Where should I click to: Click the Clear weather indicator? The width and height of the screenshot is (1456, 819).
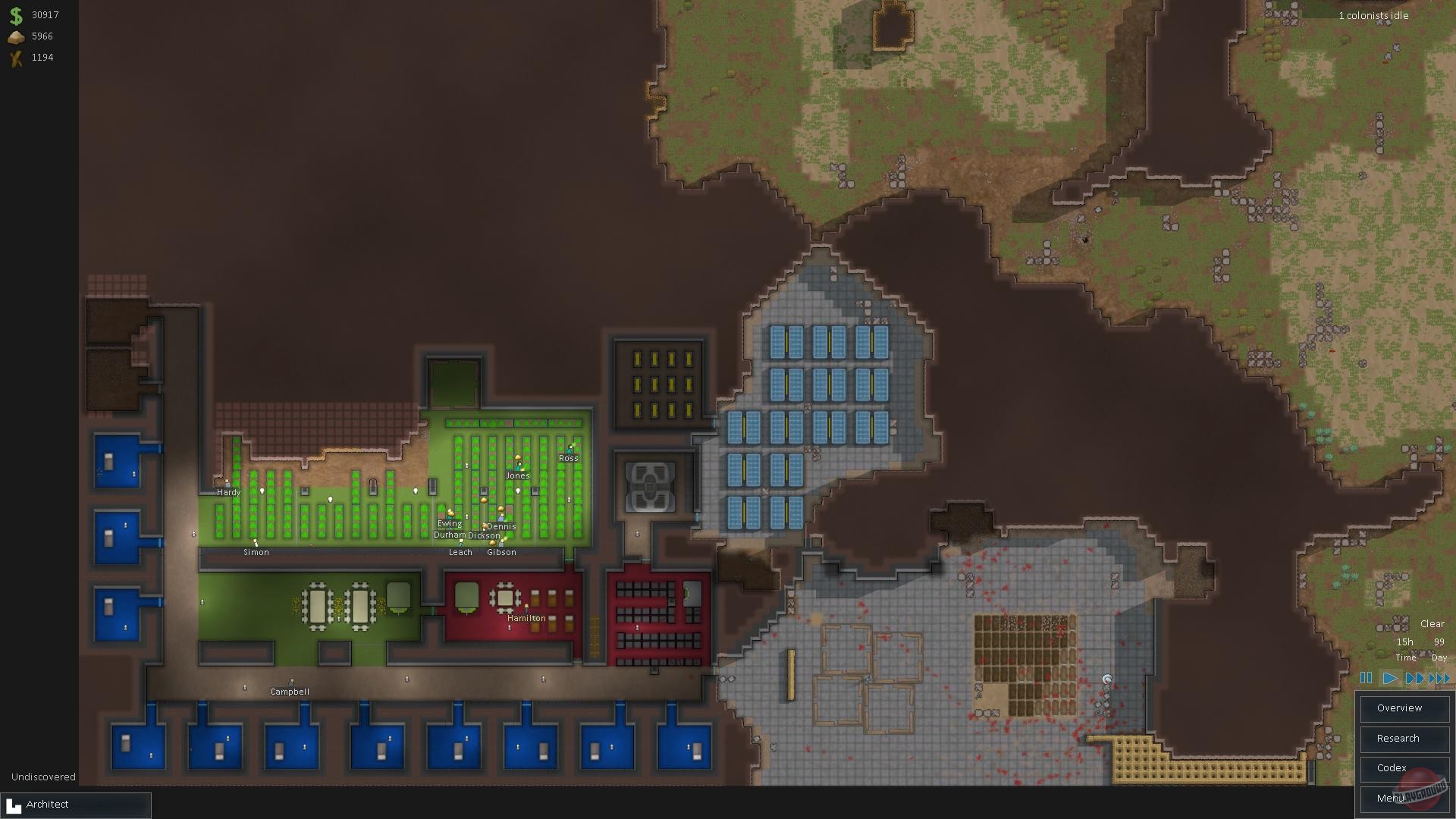pos(1432,623)
